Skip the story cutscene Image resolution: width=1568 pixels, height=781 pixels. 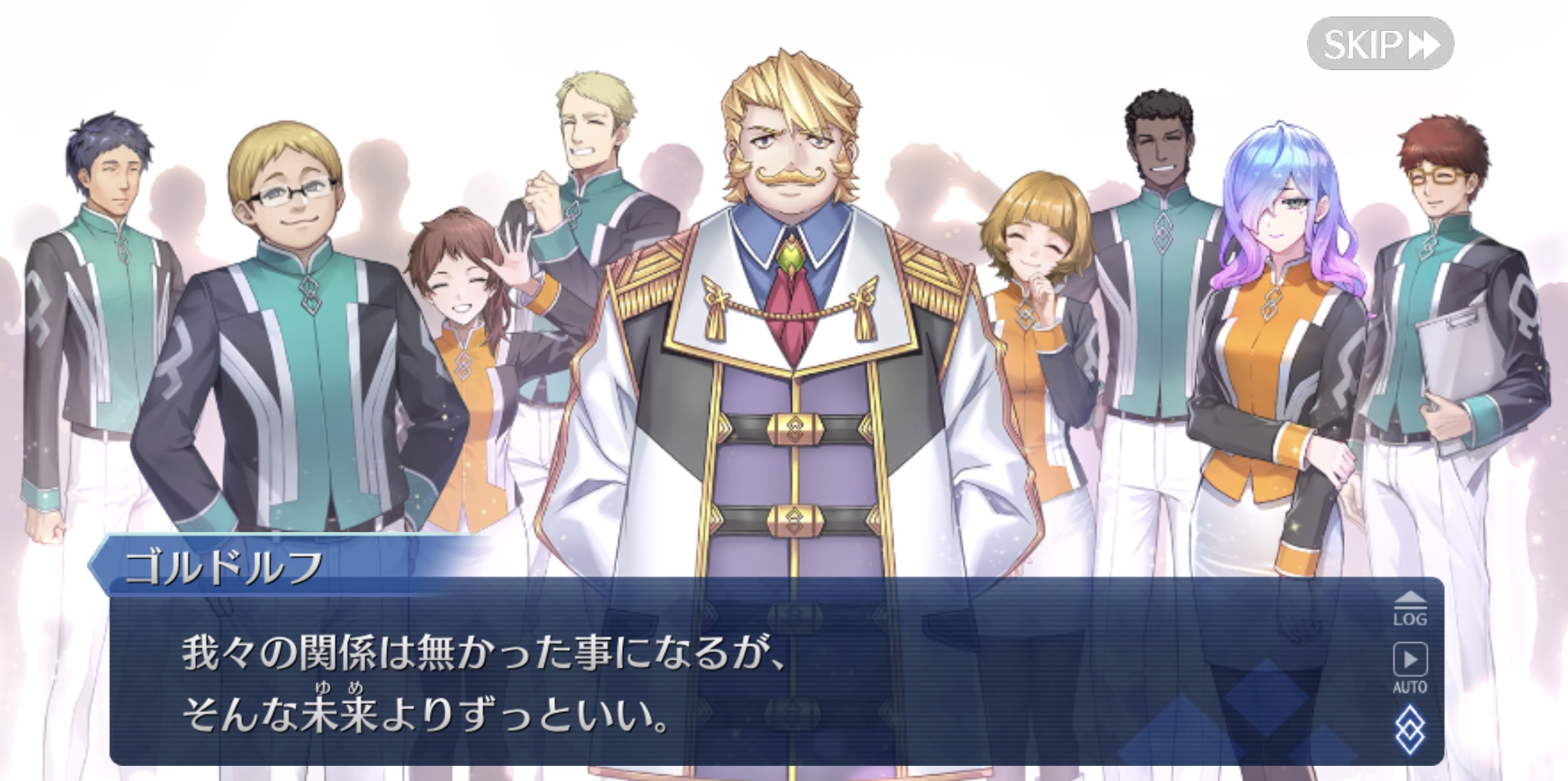click(1380, 44)
